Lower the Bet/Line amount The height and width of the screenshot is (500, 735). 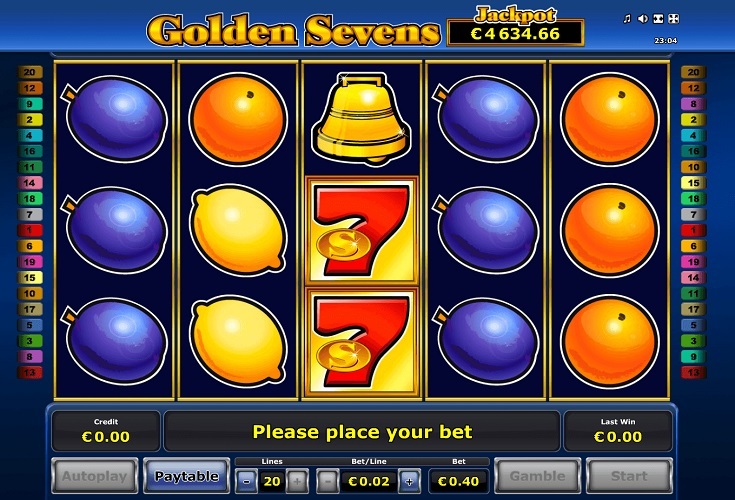(x=326, y=481)
